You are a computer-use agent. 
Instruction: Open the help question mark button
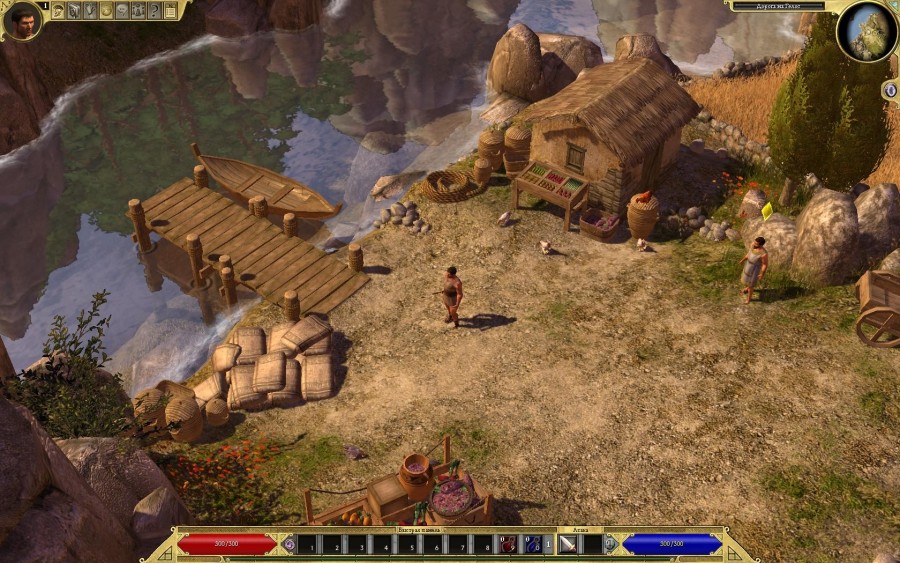pyautogui.click(x=154, y=11)
